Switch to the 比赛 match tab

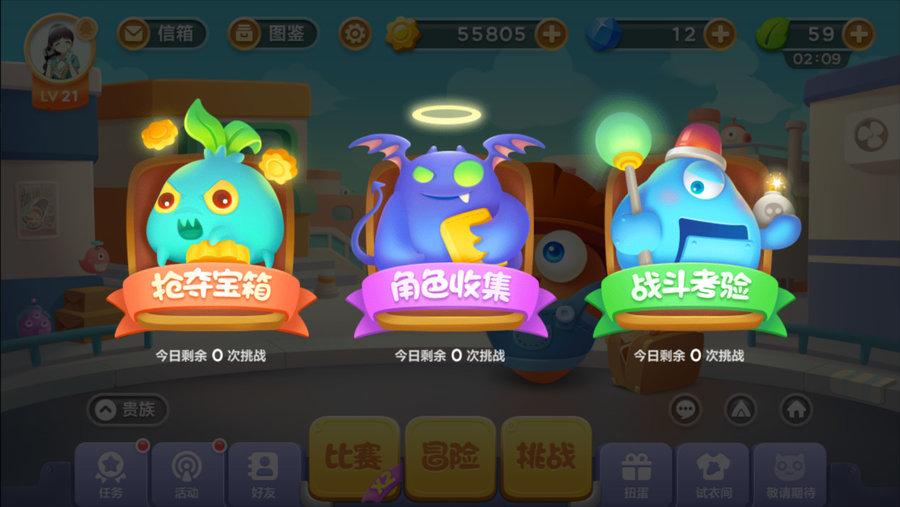[351, 458]
